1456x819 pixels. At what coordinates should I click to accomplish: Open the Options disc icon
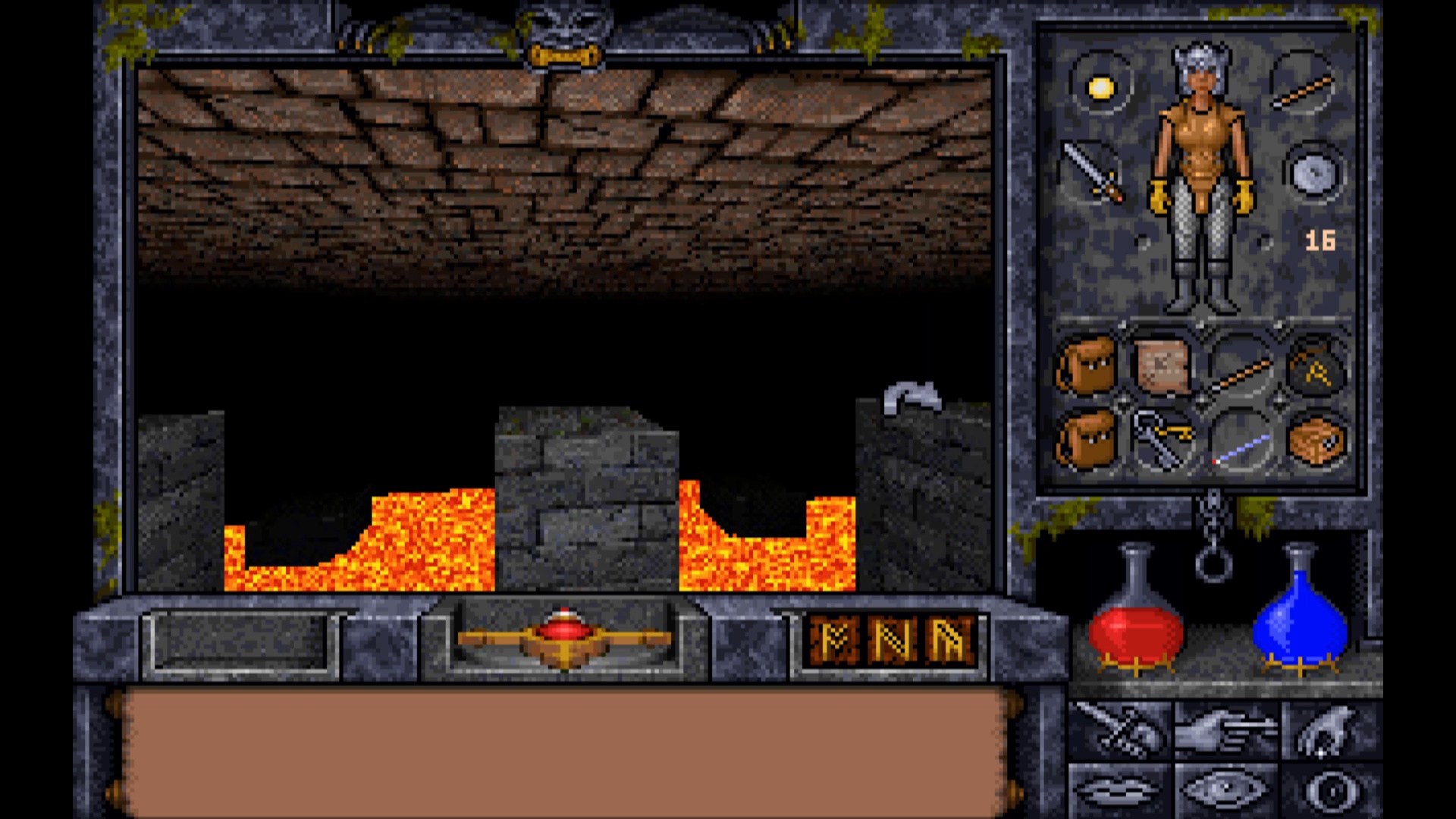[x=1331, y=791]
